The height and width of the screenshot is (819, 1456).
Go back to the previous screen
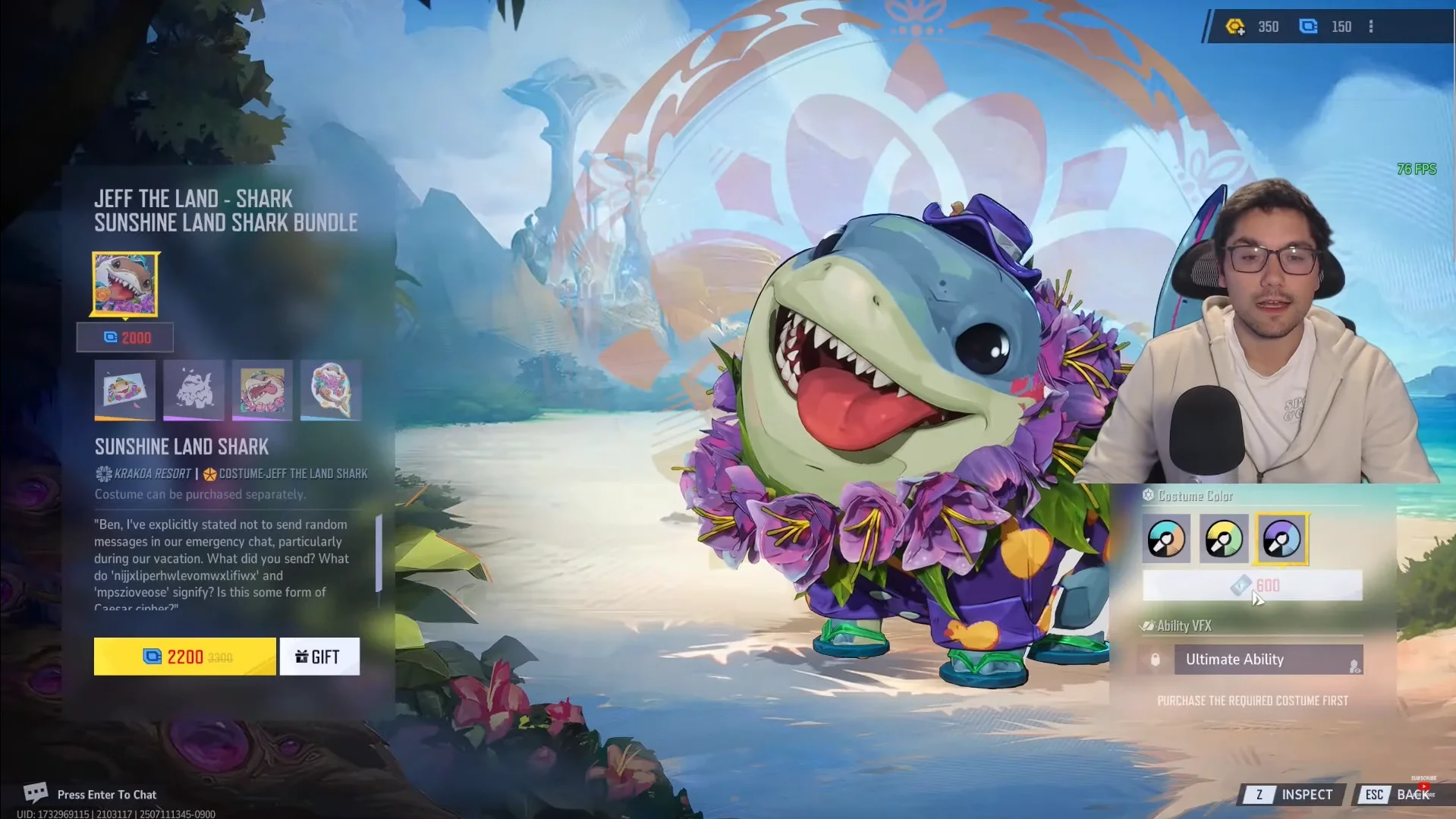[x=1402, y=795]
